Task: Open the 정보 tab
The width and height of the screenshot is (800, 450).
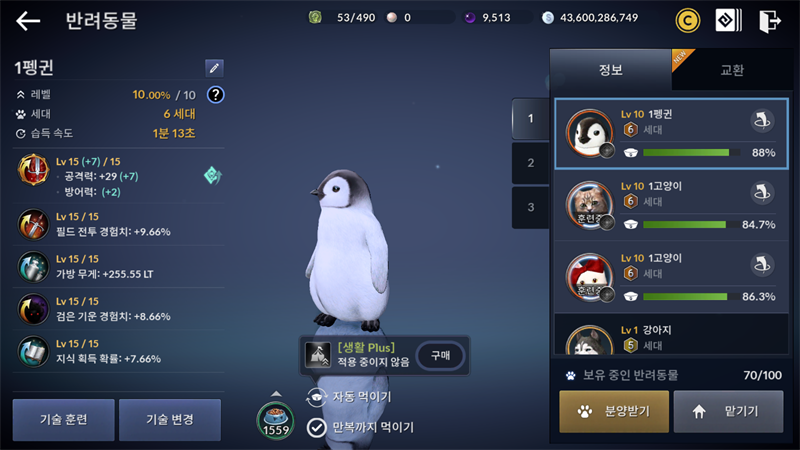Action: (x=610, y=70)
